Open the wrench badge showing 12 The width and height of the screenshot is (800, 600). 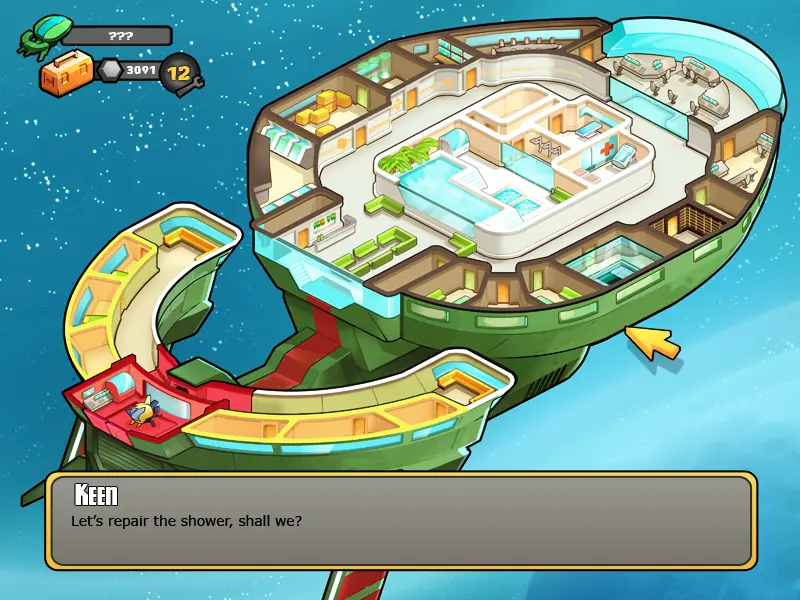[x=180, y=73]
